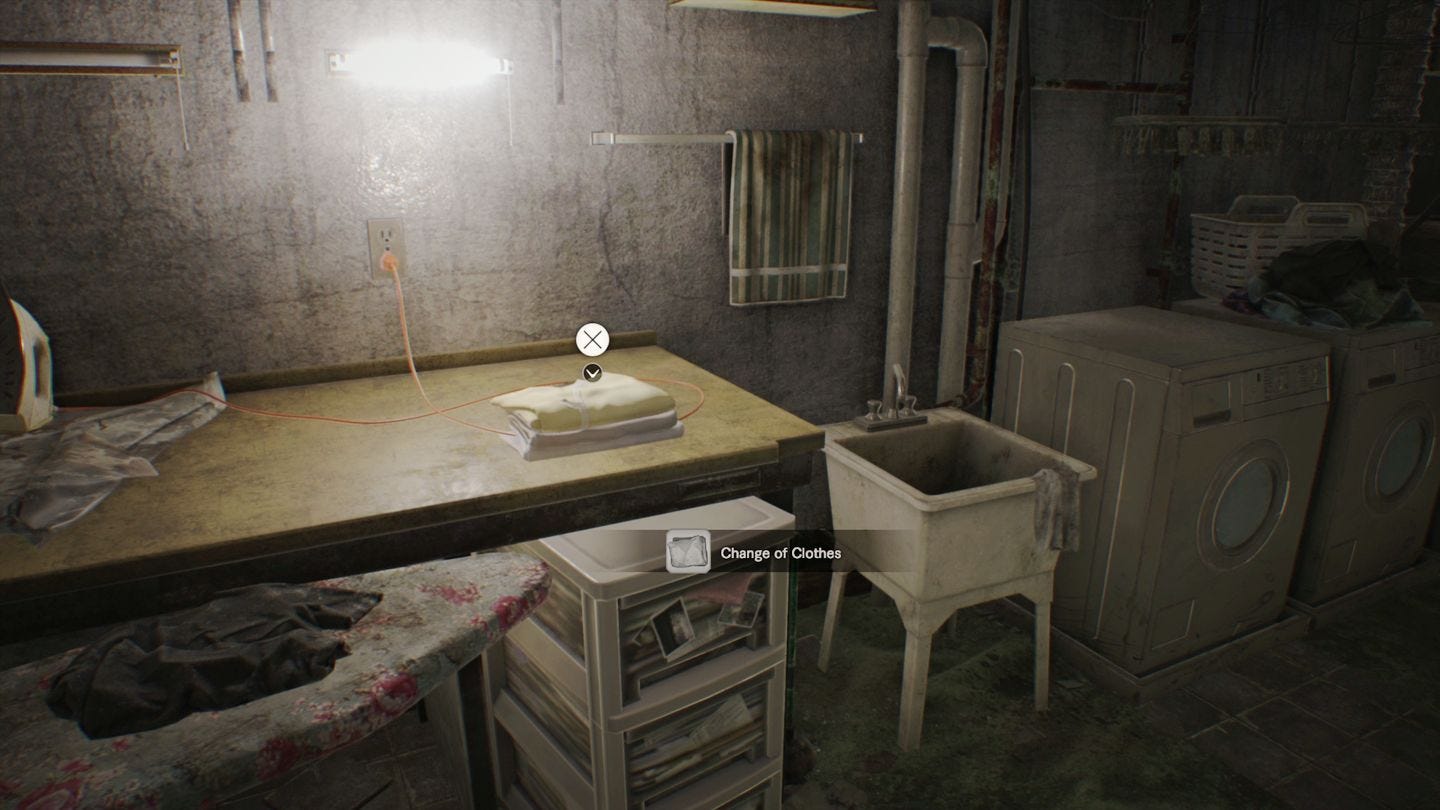Select the 'Change of Clothes' text label
This screenshot has width=1440, height=810.
point(782,552)
